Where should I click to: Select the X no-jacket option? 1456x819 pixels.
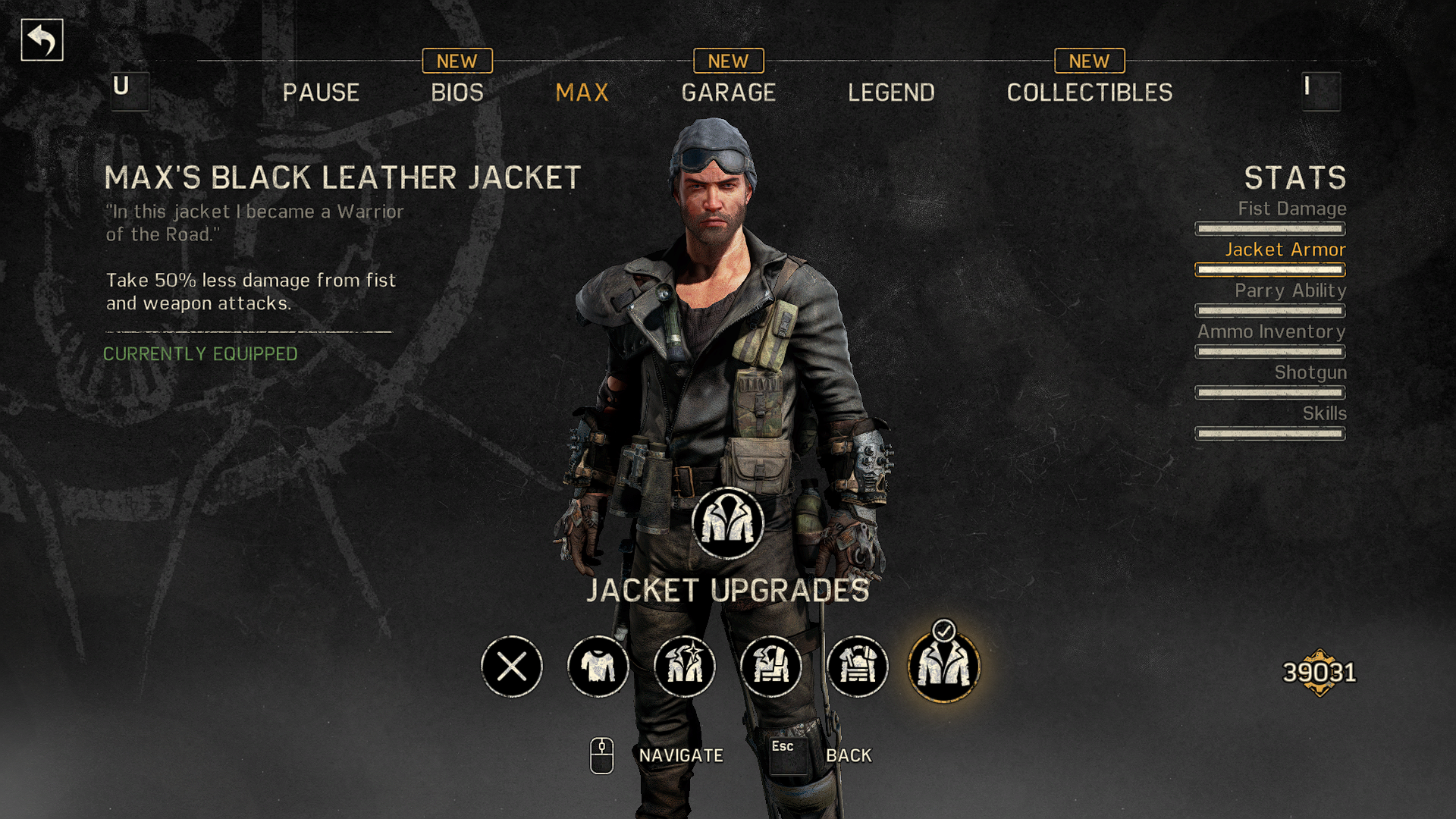[512, 667]
